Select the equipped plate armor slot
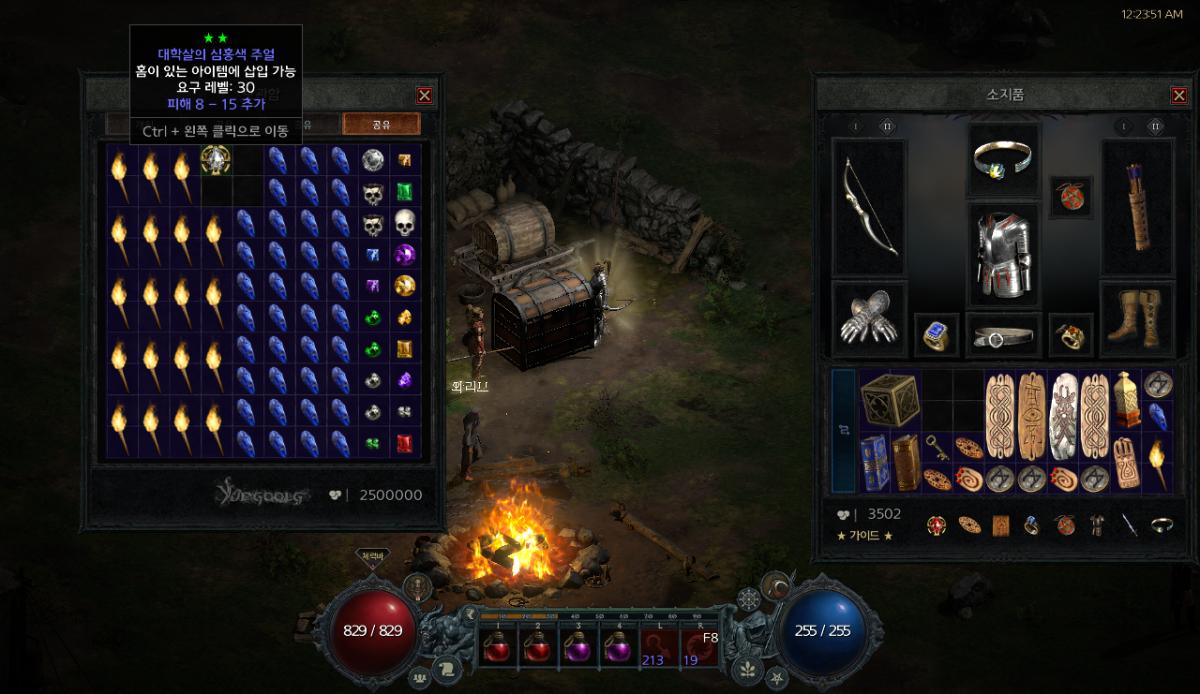1200x694 pixels. click(1002, 254)
